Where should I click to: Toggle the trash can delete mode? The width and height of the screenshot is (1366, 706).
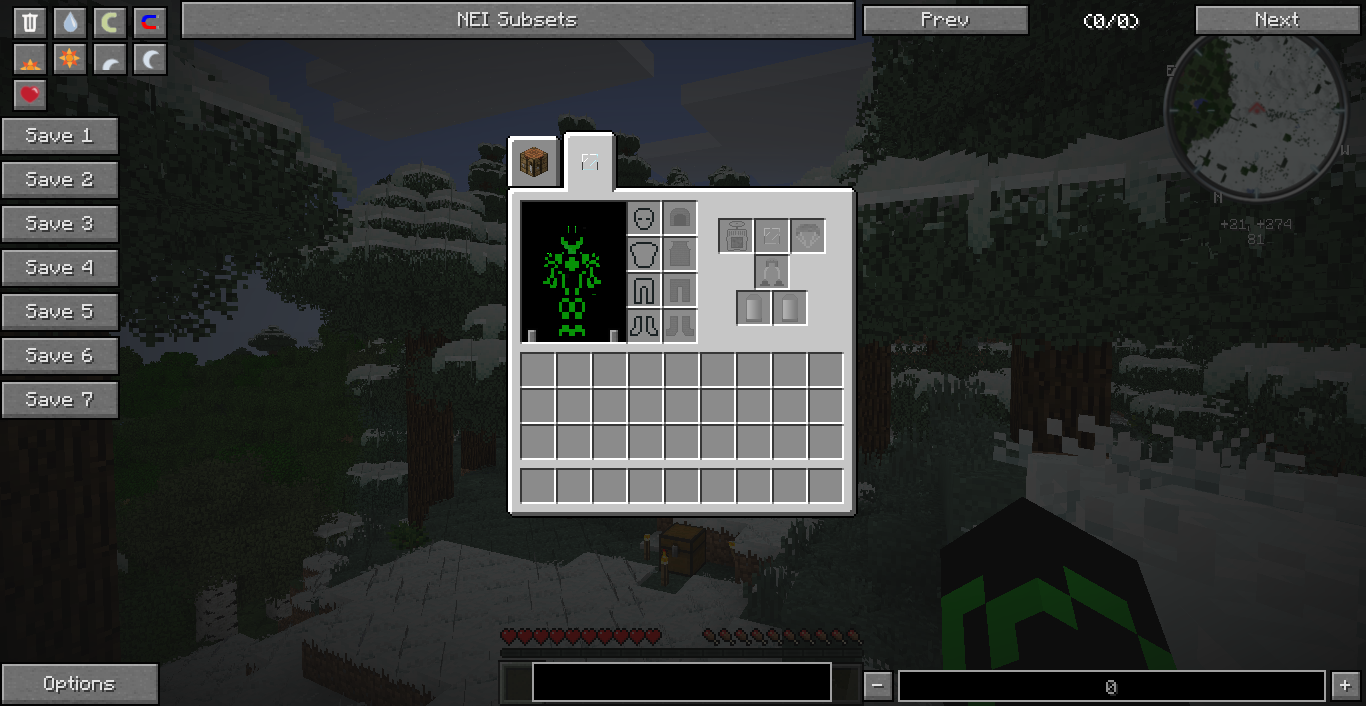30,23
